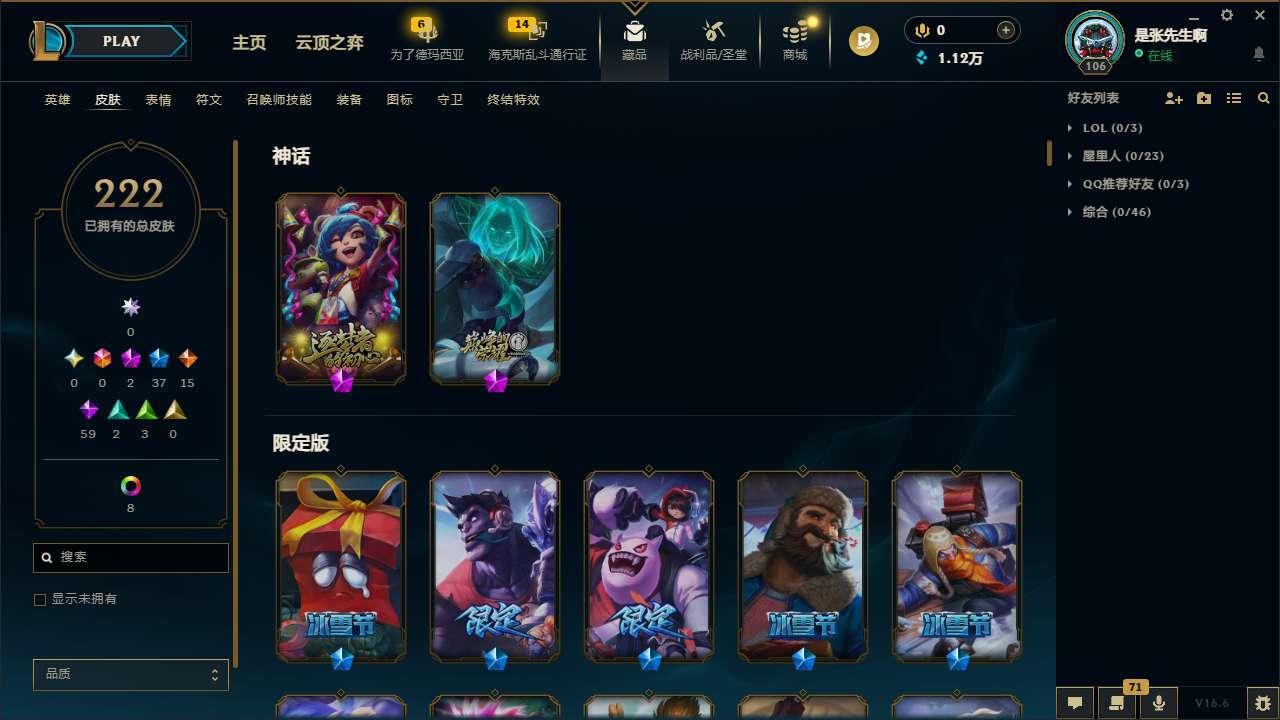Open the friend search magnifier icon
The width and height of the screenshot is (1280, 720).
tap(1264, 97)
